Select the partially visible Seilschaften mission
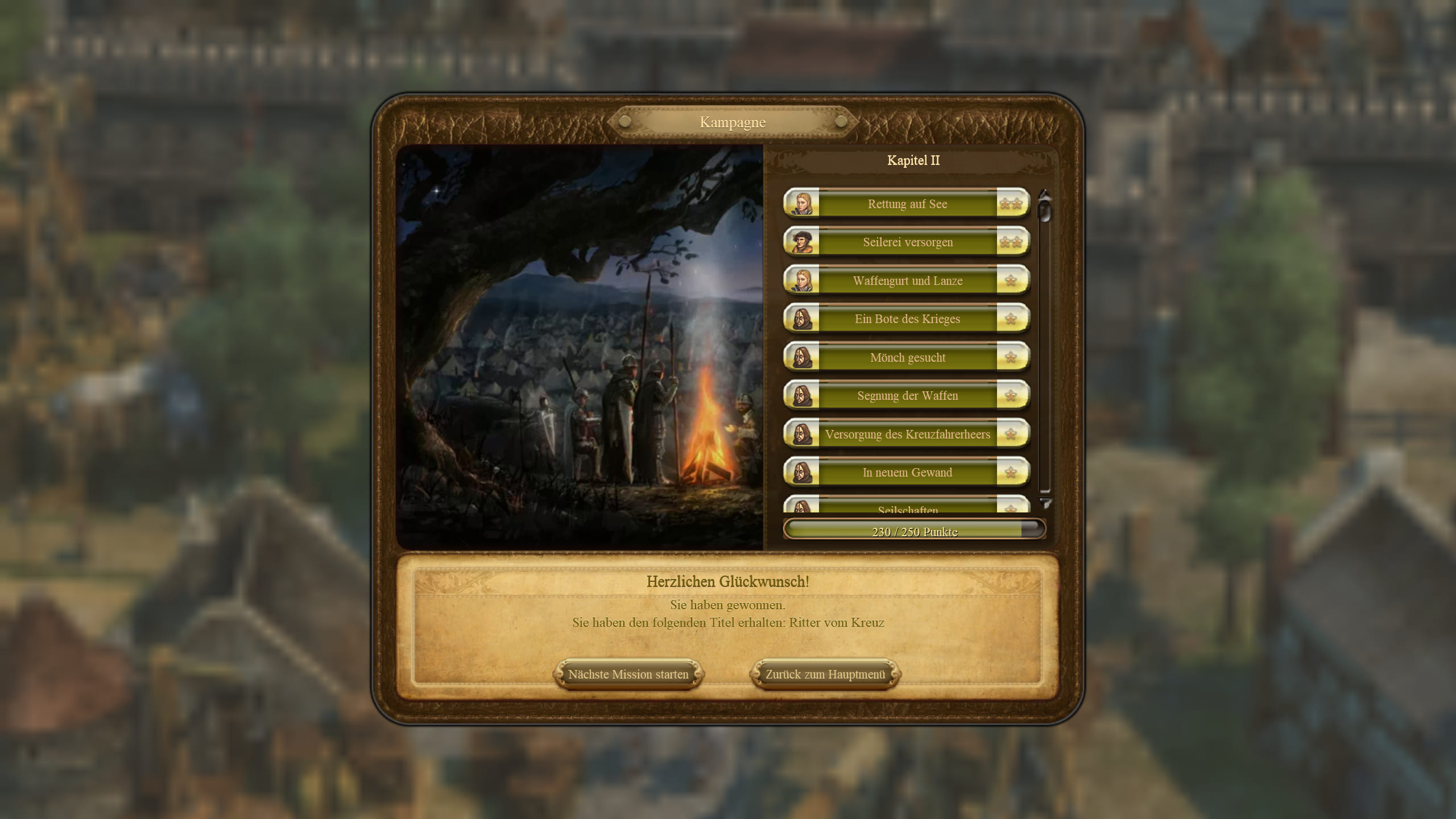 pyautogui.click(x=907, y=507)
